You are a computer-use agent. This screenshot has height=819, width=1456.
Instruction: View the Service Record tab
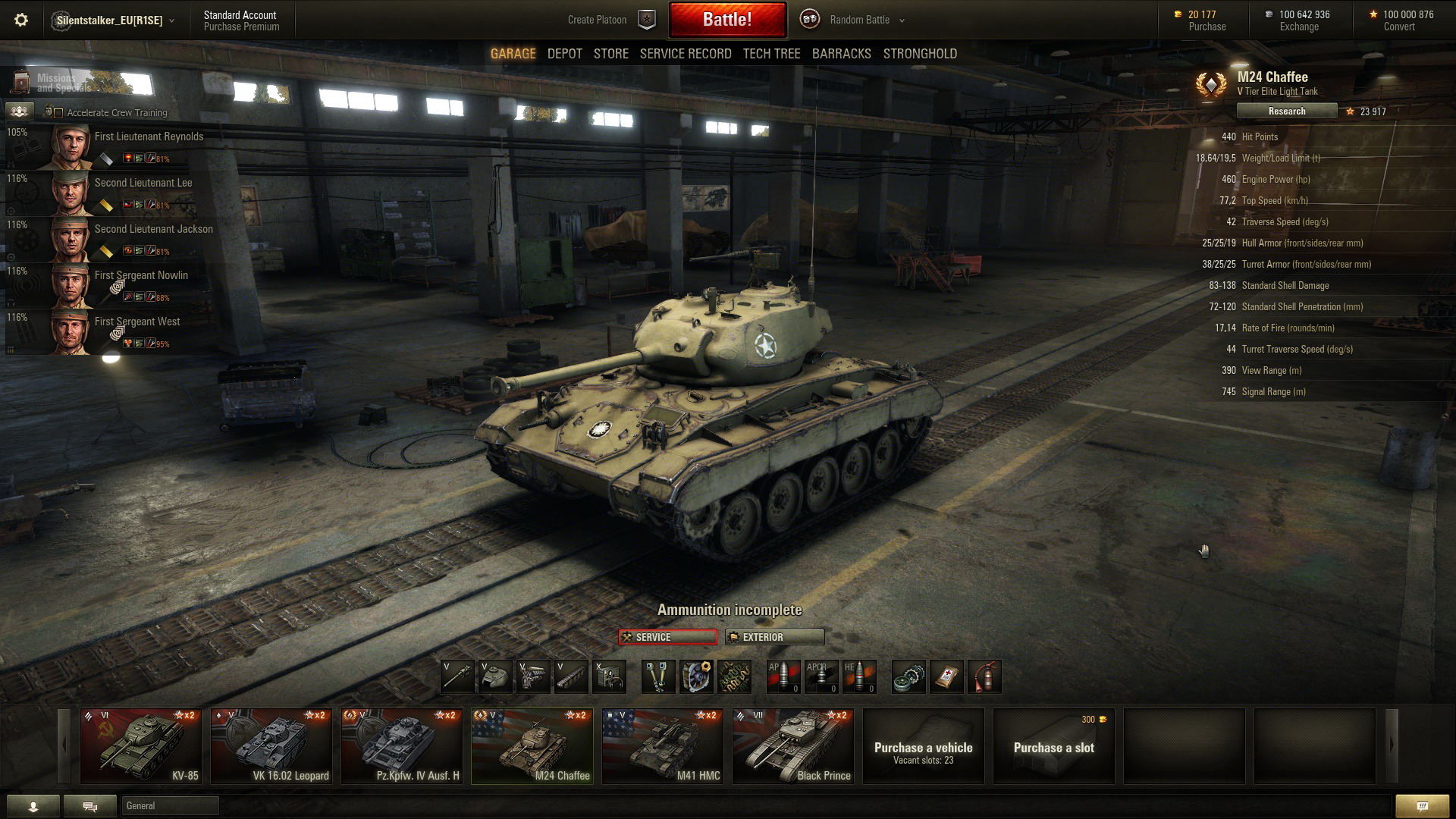point(685,54)
